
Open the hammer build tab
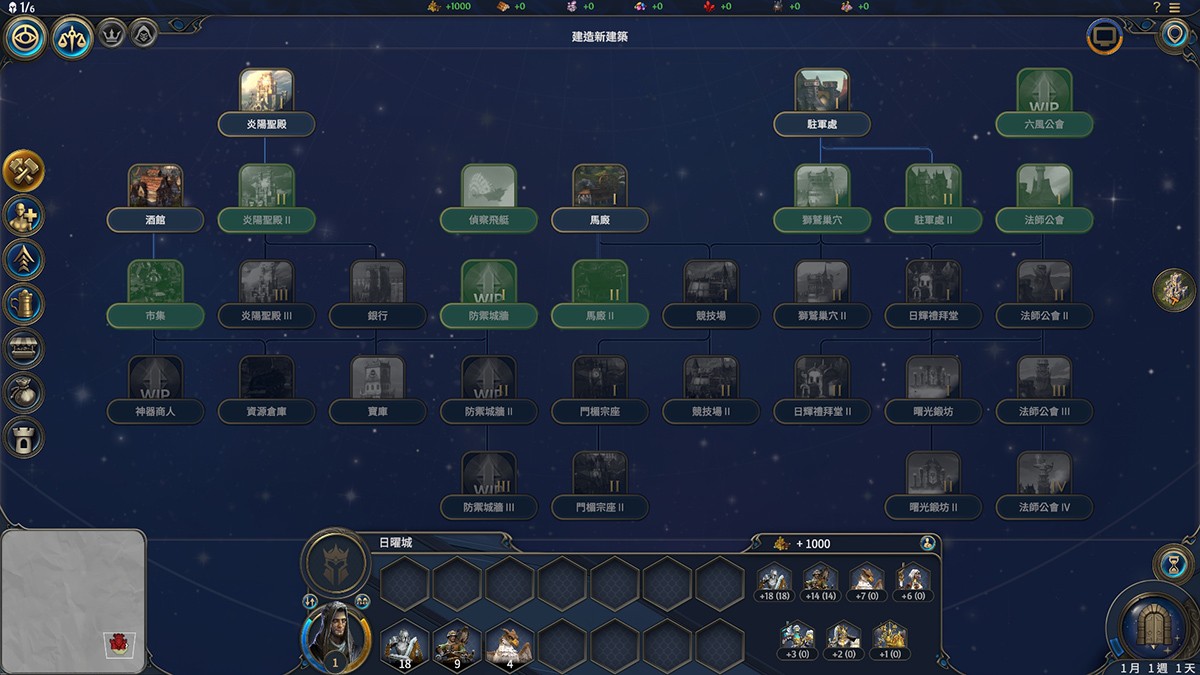[x=23, y=170]
